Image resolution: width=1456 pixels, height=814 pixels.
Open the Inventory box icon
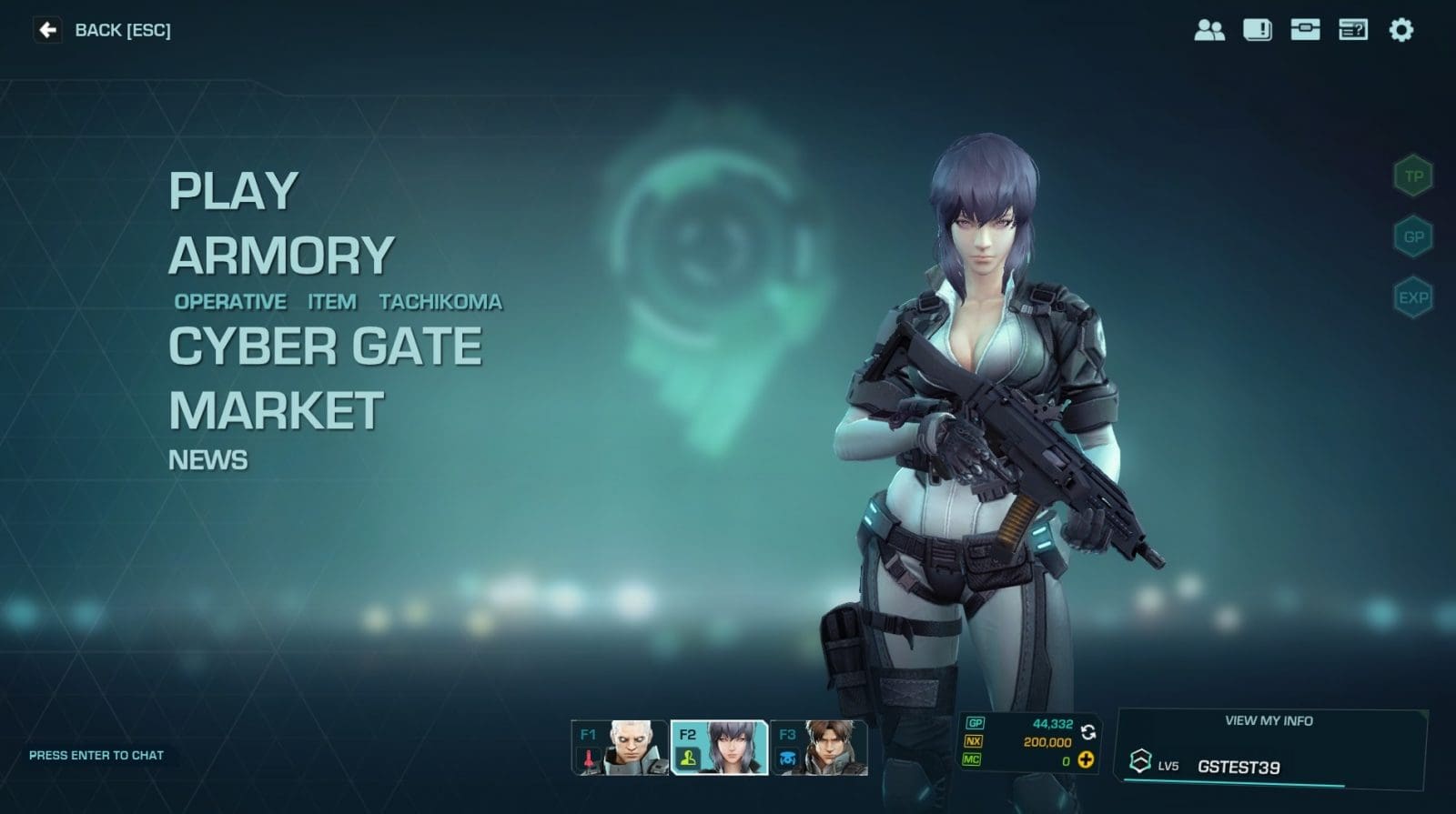point(1308,30)
